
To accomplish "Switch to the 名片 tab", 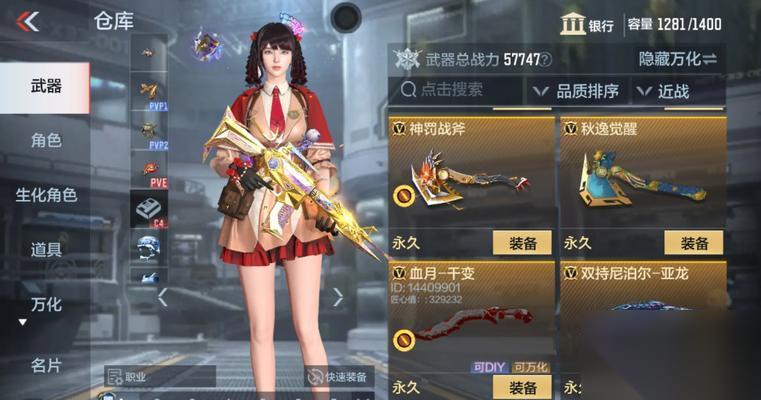I will (x=45, y=364).
